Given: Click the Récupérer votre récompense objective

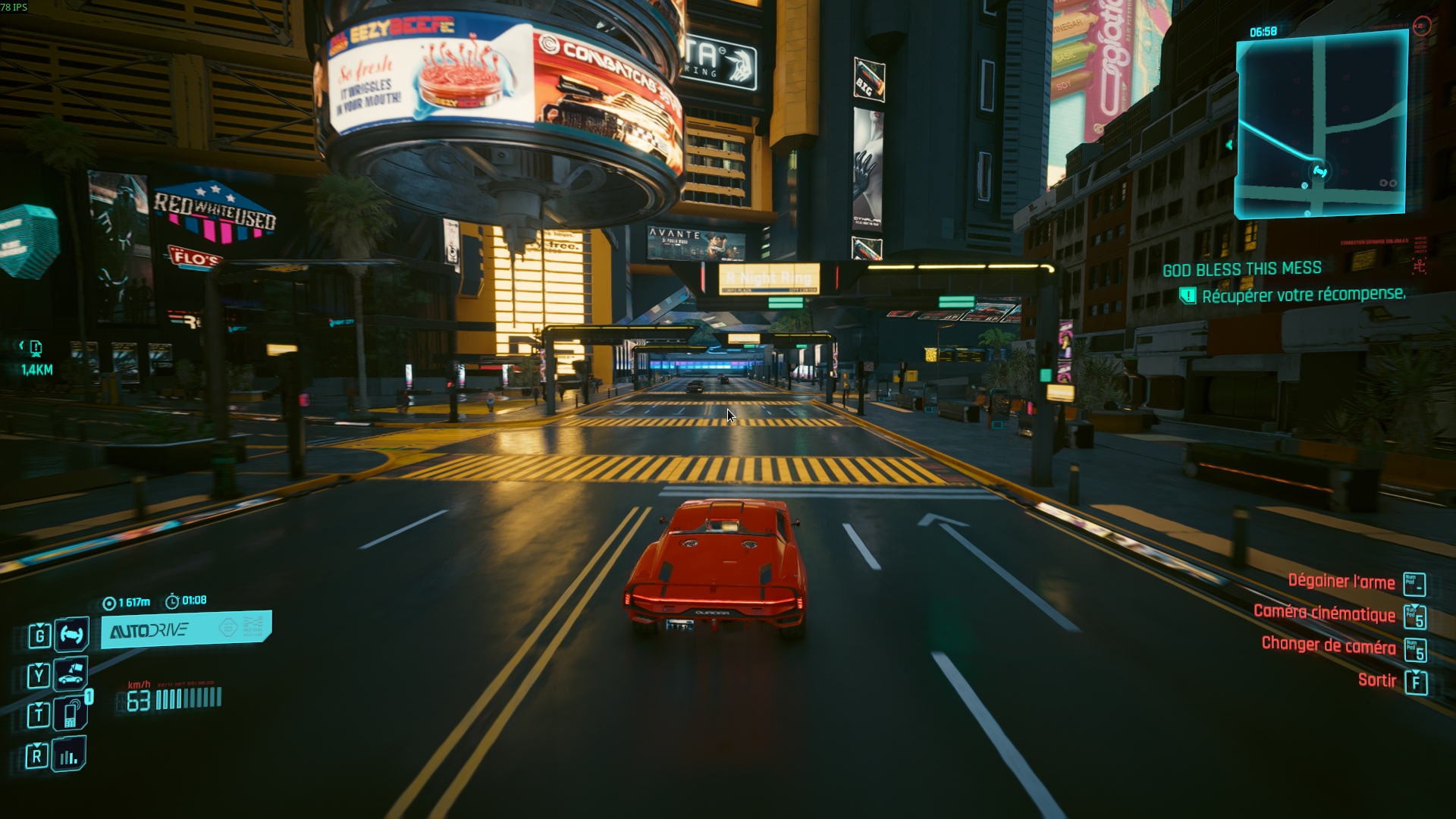Looking at the screenshot, I should point(1303,295).
